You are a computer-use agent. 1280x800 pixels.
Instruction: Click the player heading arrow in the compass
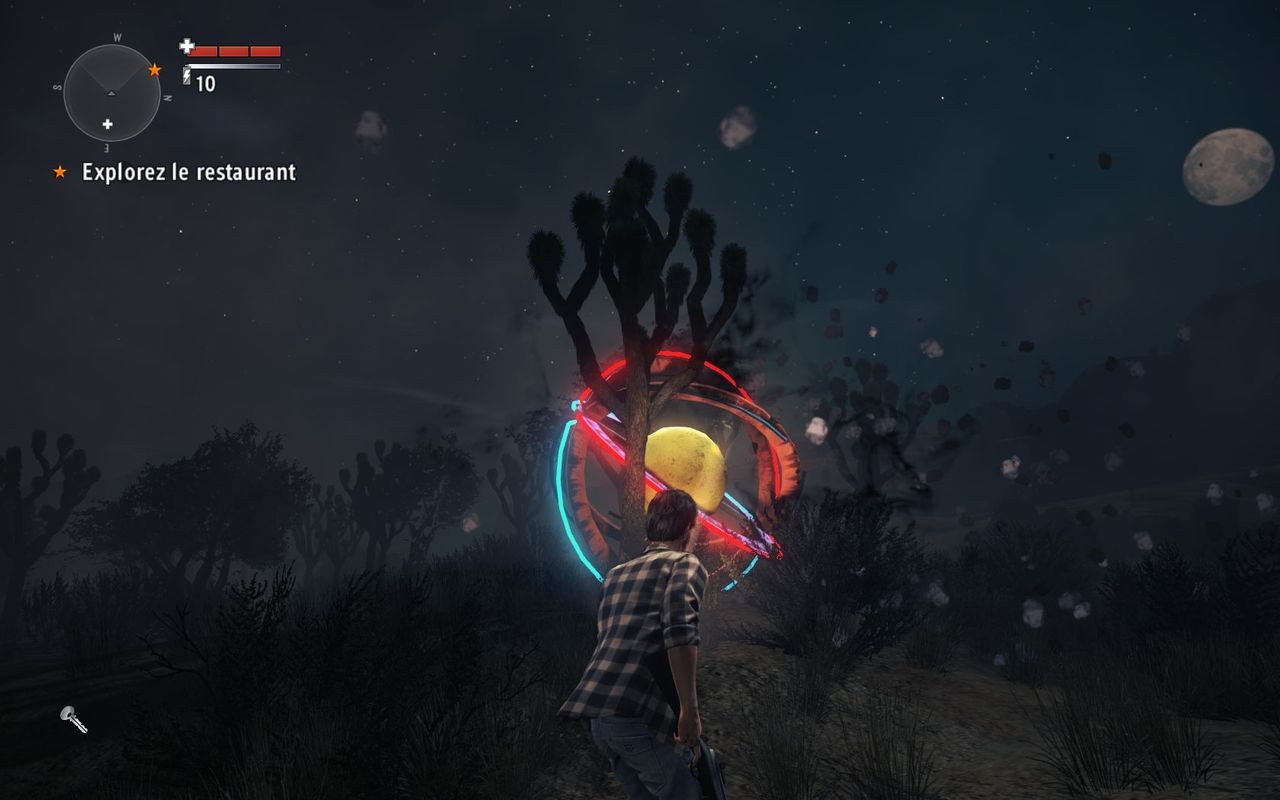pyautogui.click(x=111, y=93)
